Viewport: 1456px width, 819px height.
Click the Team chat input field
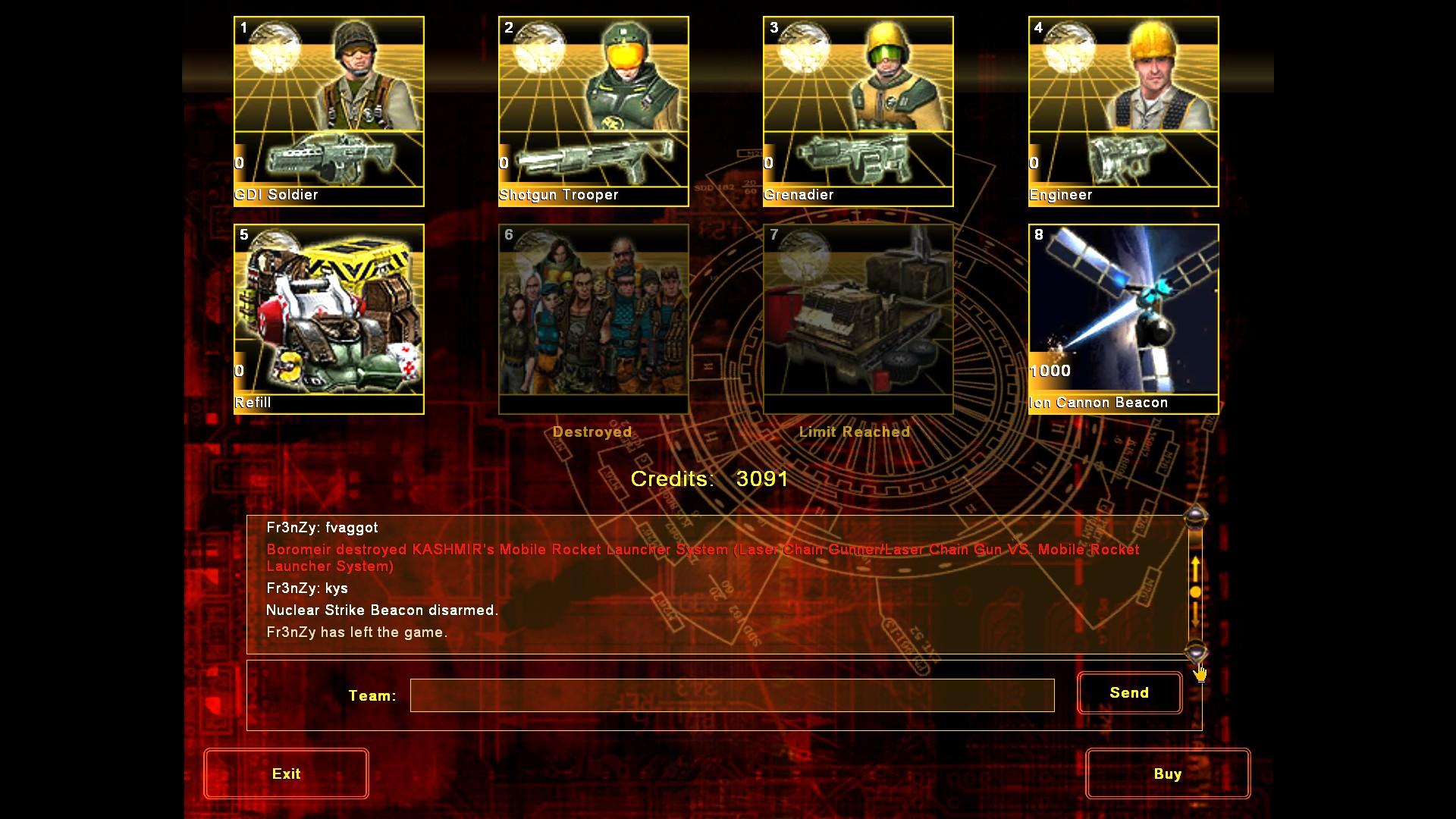732,695
